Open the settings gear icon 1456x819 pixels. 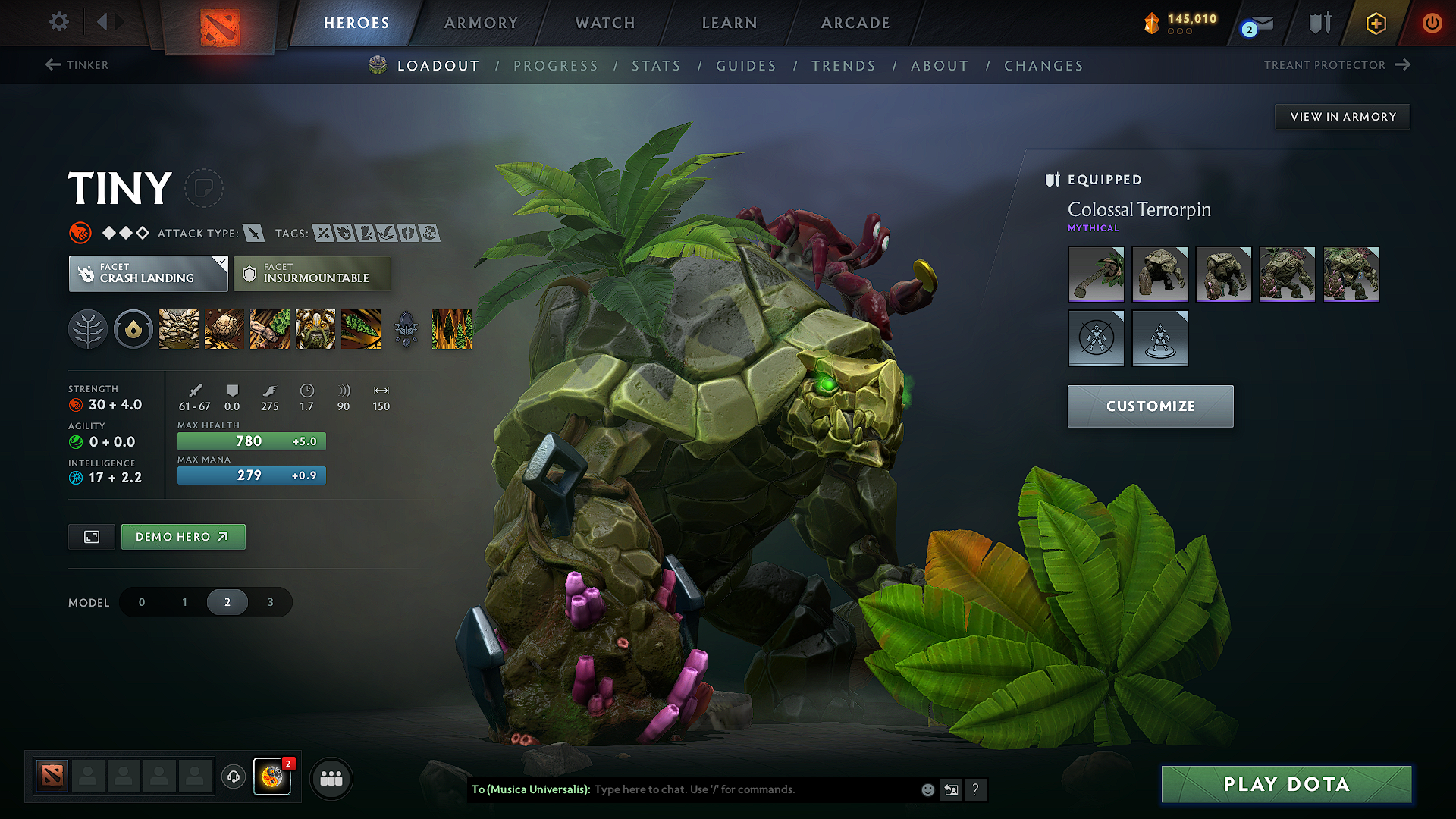[x=58, y=22]
